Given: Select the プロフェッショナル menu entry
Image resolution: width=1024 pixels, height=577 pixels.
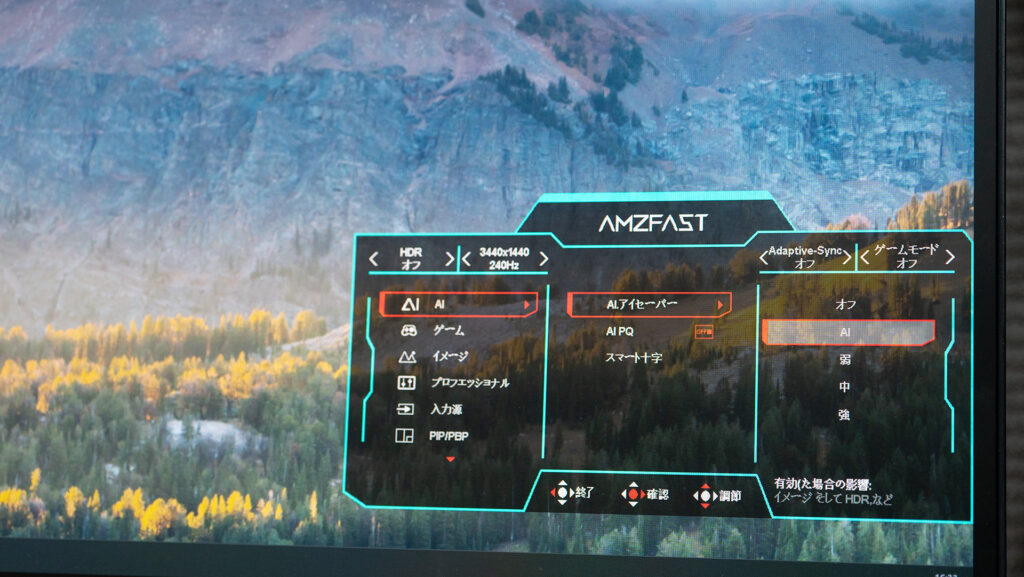Looking at the screenshot, I should 469,383.
